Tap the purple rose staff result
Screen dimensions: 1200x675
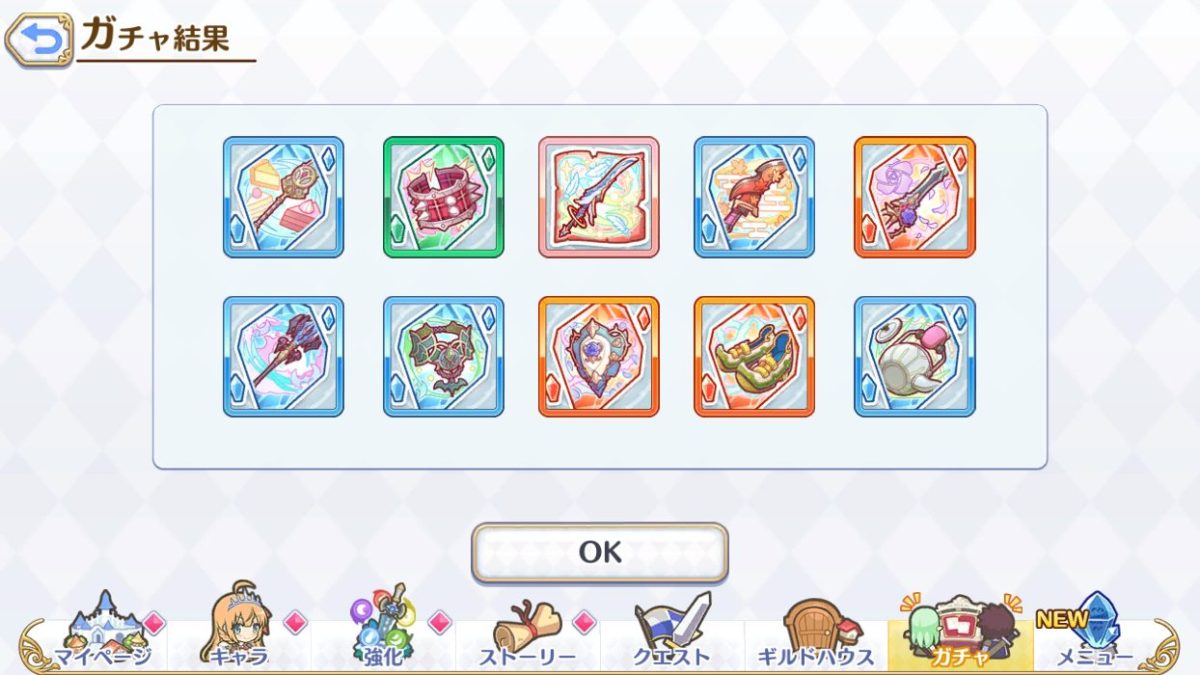[914, 197]
